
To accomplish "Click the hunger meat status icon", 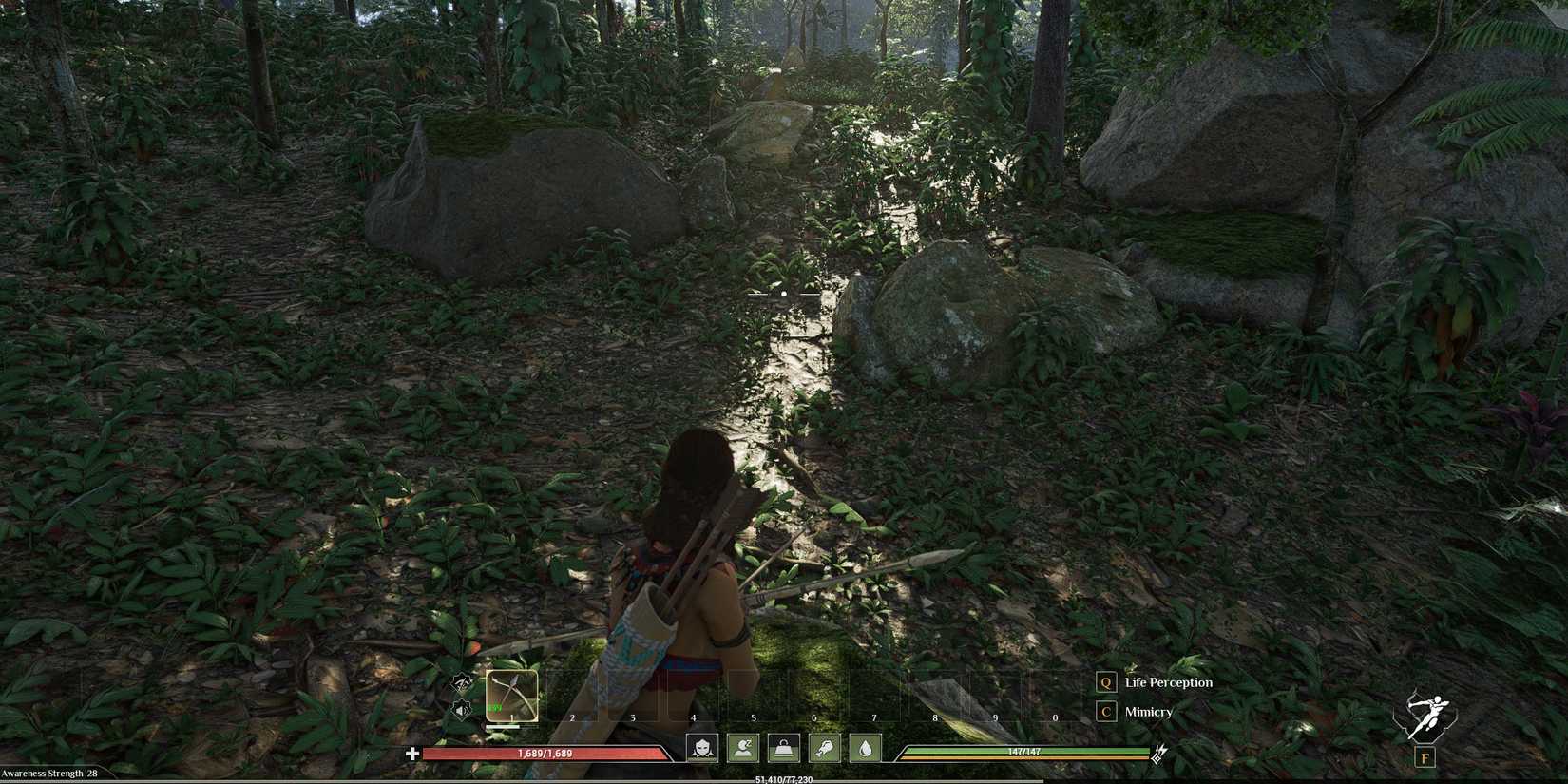I will [826, 750].
